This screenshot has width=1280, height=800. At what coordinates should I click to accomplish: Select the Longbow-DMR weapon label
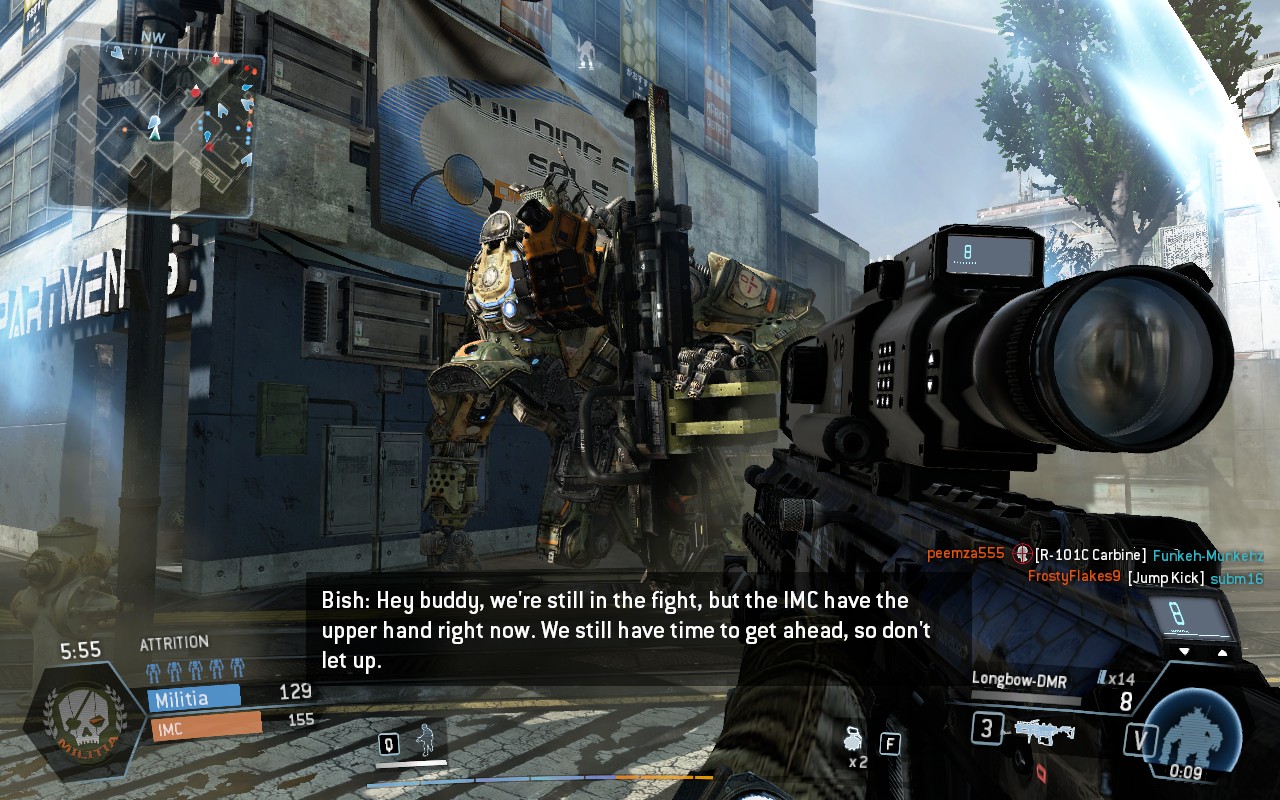pos(1019,680)
